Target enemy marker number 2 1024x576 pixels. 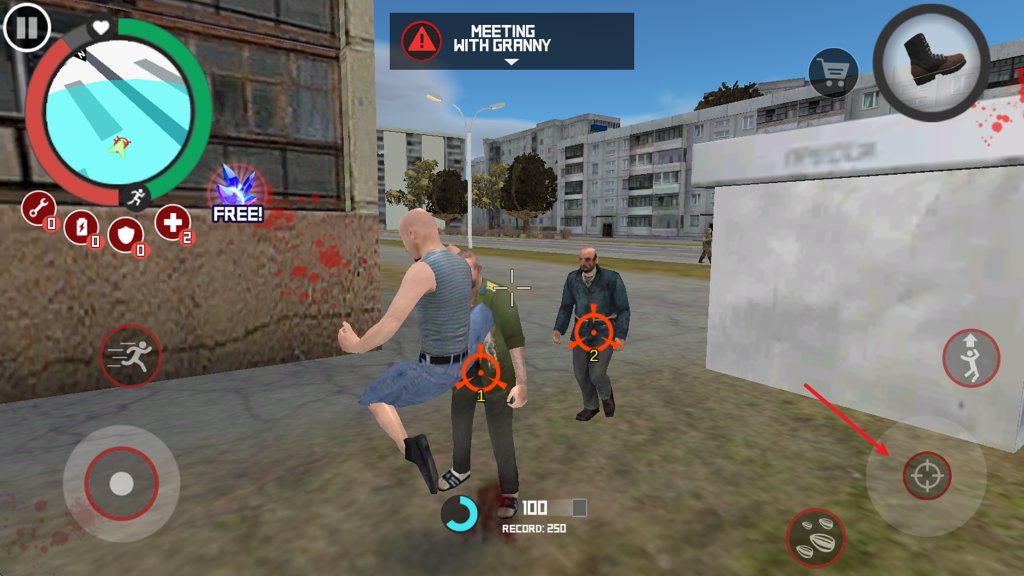click(592, 330)
